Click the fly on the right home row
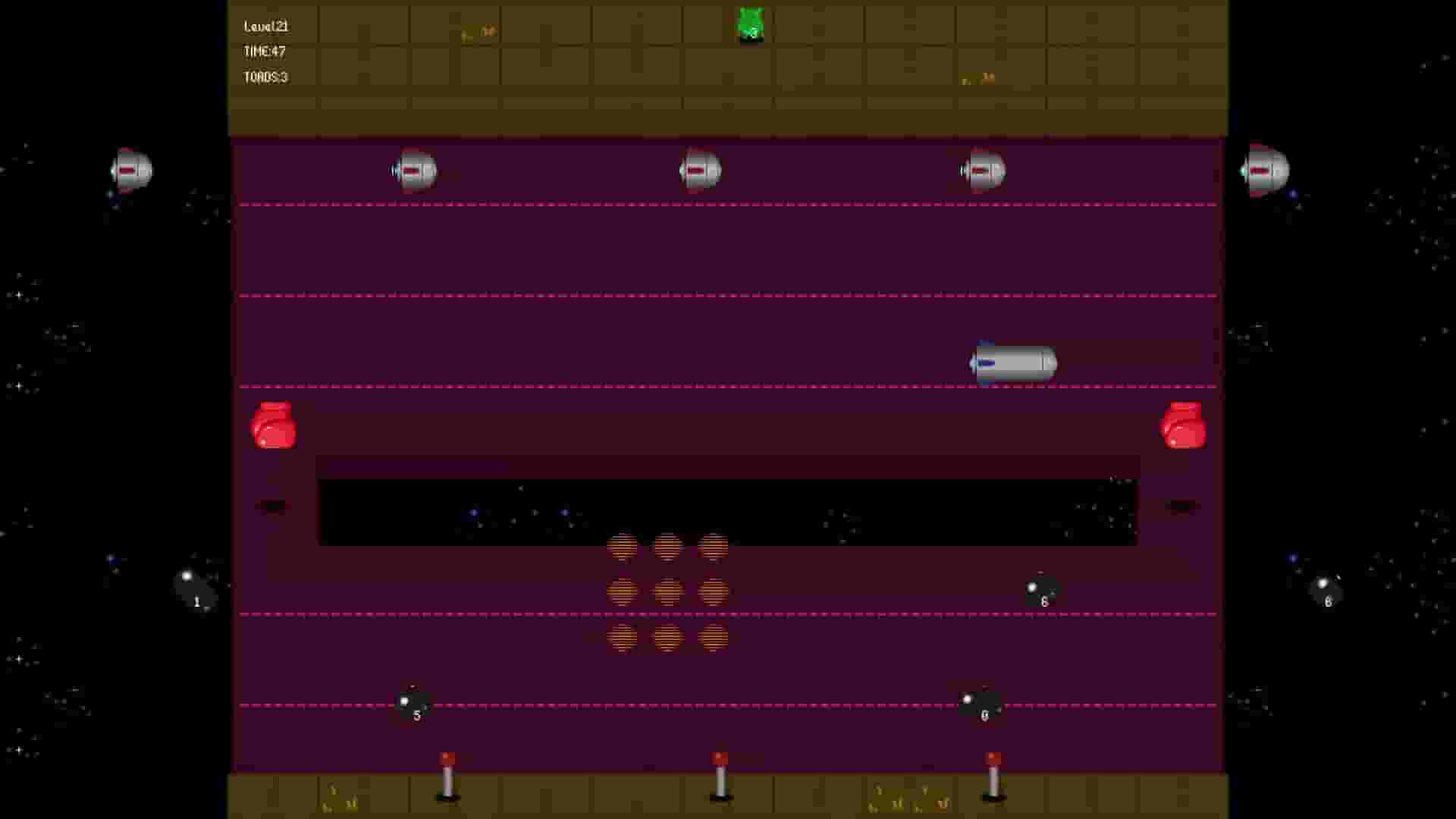The height and width of the screenshot is (819, 1456). click(x=976, y=78)
